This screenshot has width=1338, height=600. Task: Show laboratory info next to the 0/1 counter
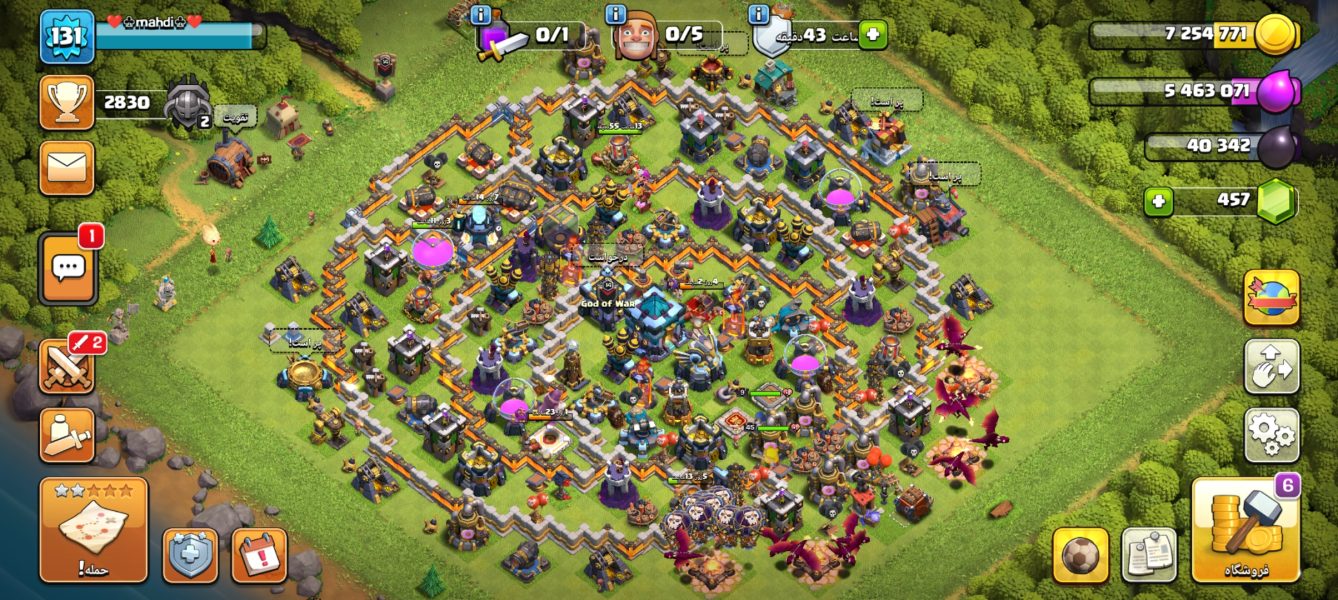tap(481, 15)
